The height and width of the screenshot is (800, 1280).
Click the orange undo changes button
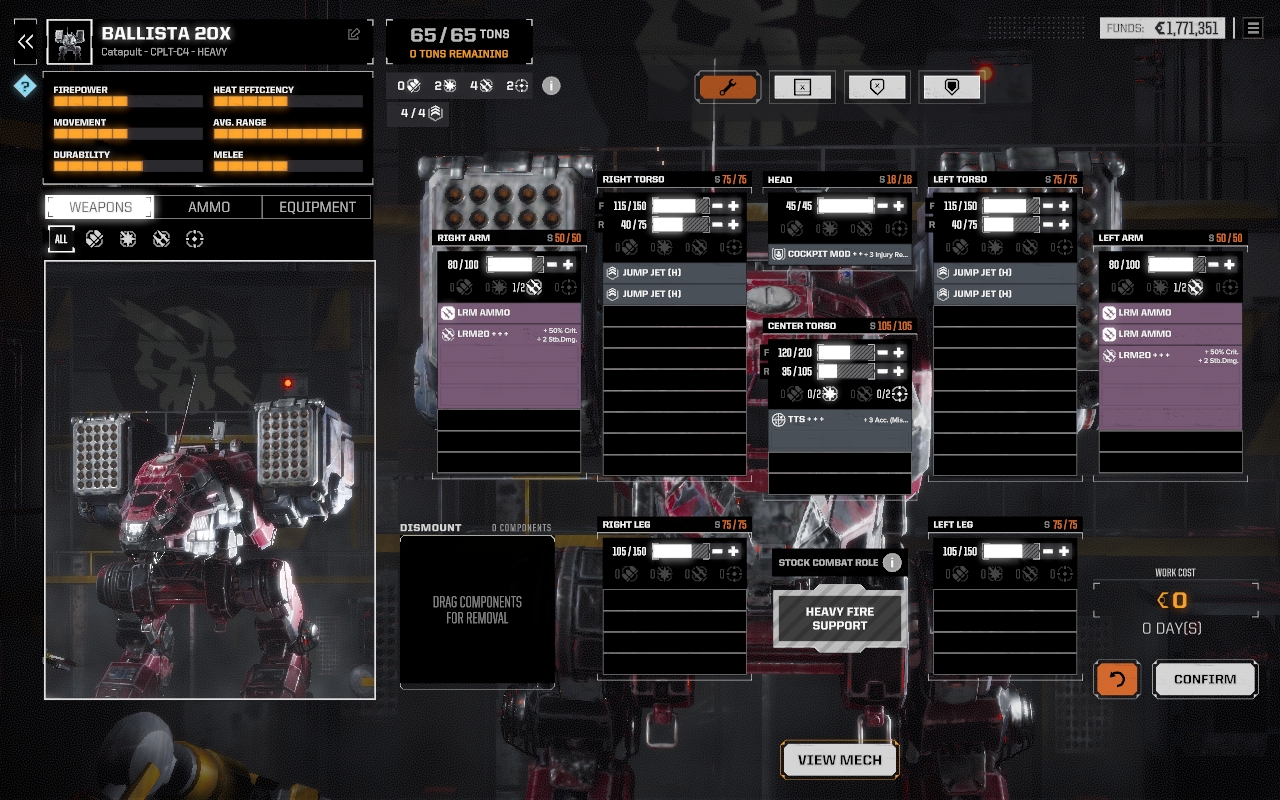pos(1117,679)
